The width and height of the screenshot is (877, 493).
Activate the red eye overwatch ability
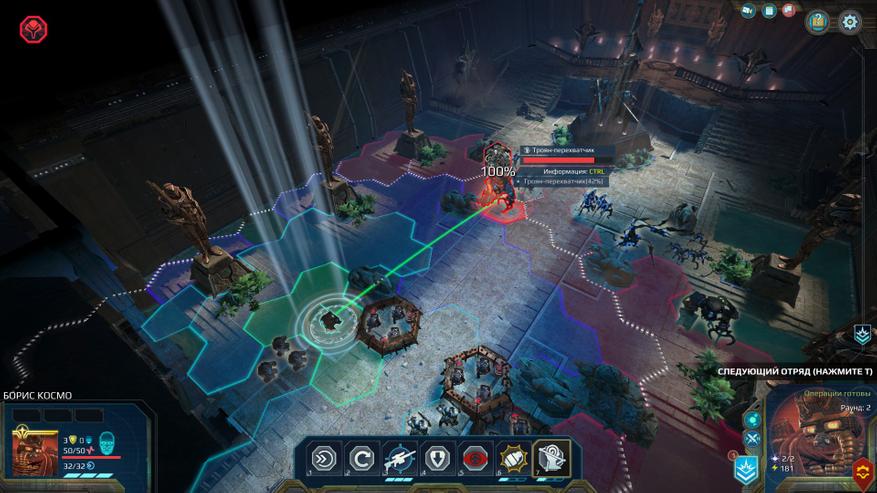click(476, 458)
